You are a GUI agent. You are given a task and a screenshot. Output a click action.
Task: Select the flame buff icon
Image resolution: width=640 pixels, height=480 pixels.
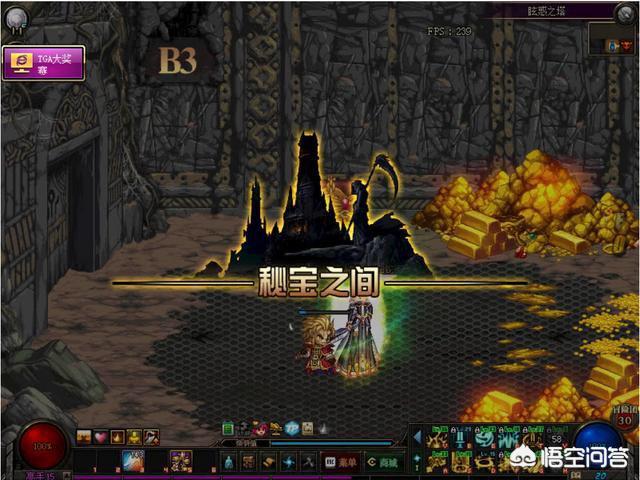[116, 437]
